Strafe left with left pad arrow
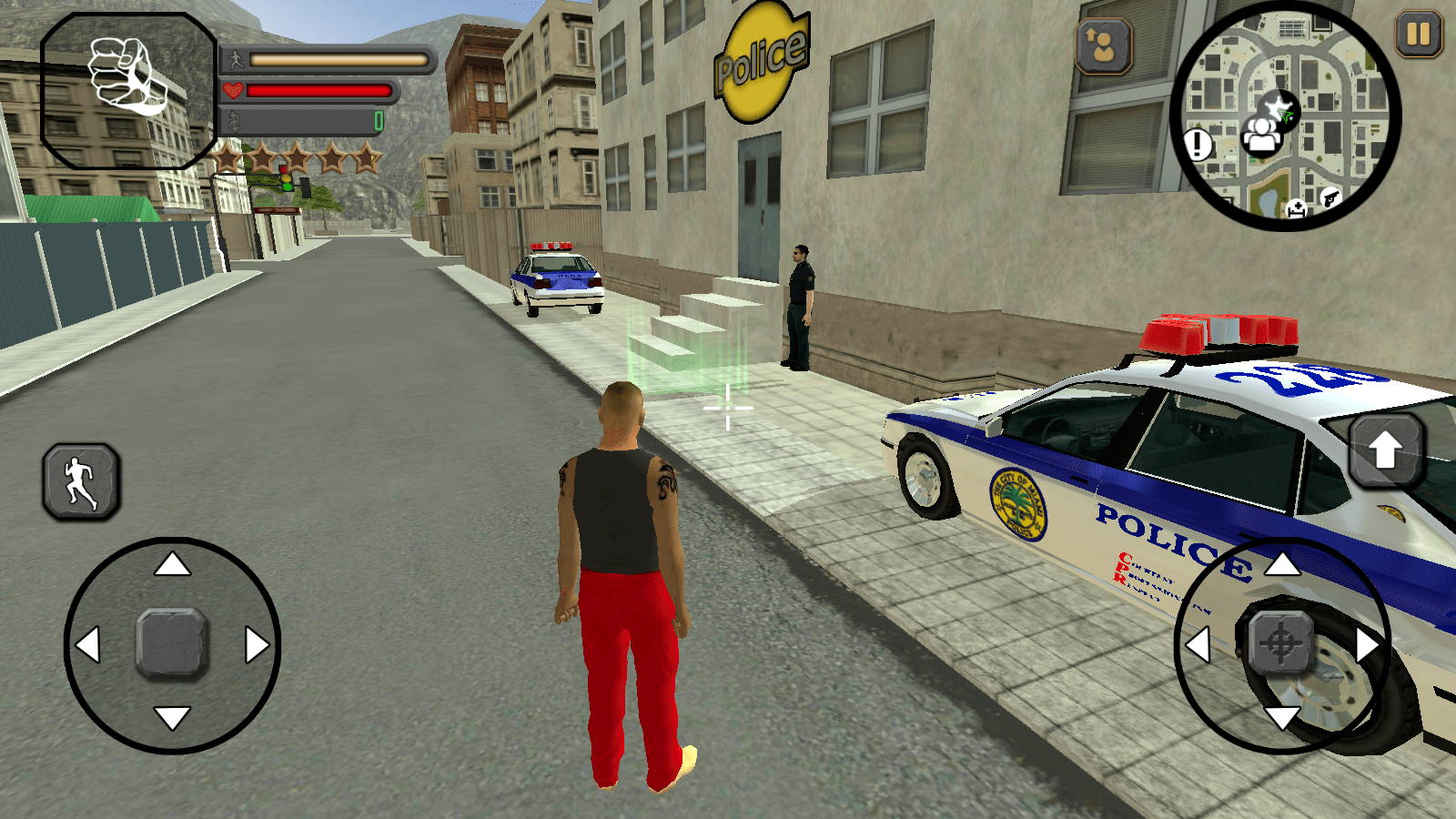The width and height of the screenshot is (1456, 819). [x=88, y=644]
